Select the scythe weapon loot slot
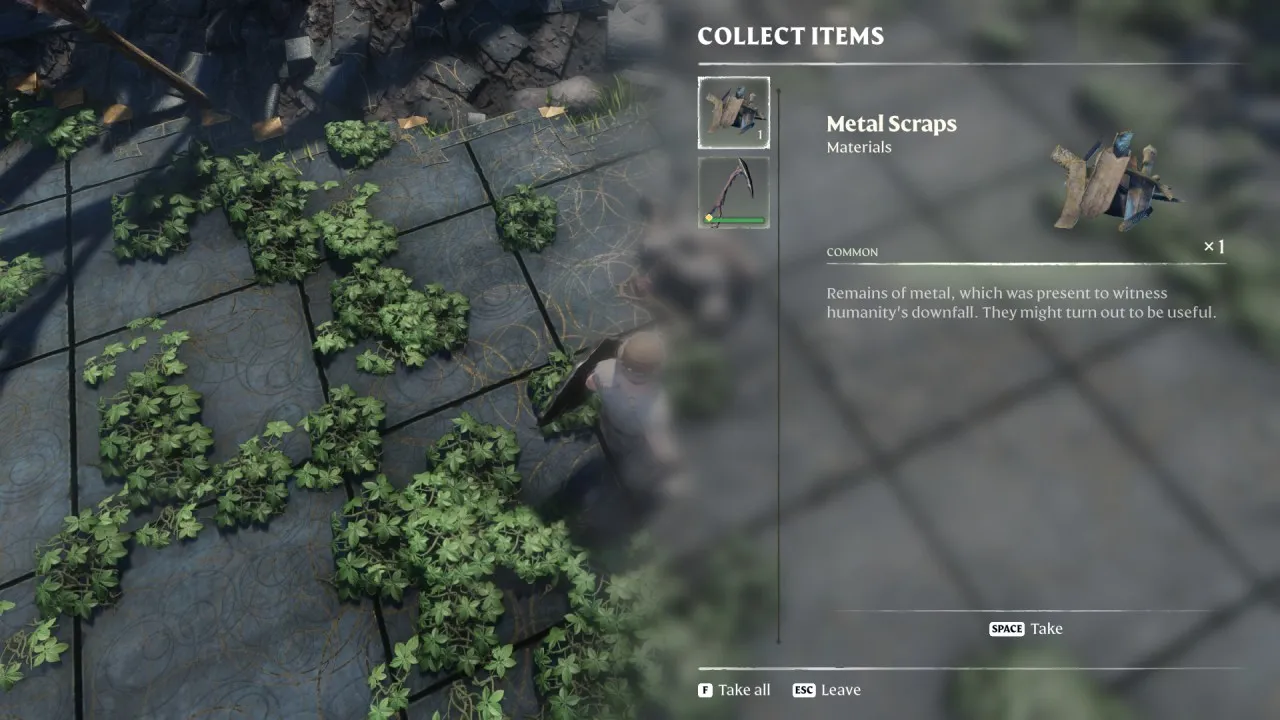The image size is (1280, 720). coord(733,192)
